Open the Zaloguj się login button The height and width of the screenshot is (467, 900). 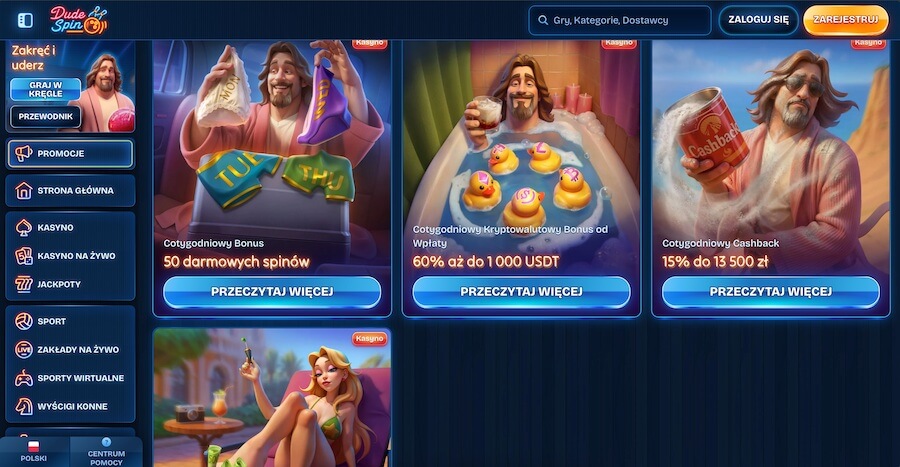pyautogui.click(x=759, y=20)
